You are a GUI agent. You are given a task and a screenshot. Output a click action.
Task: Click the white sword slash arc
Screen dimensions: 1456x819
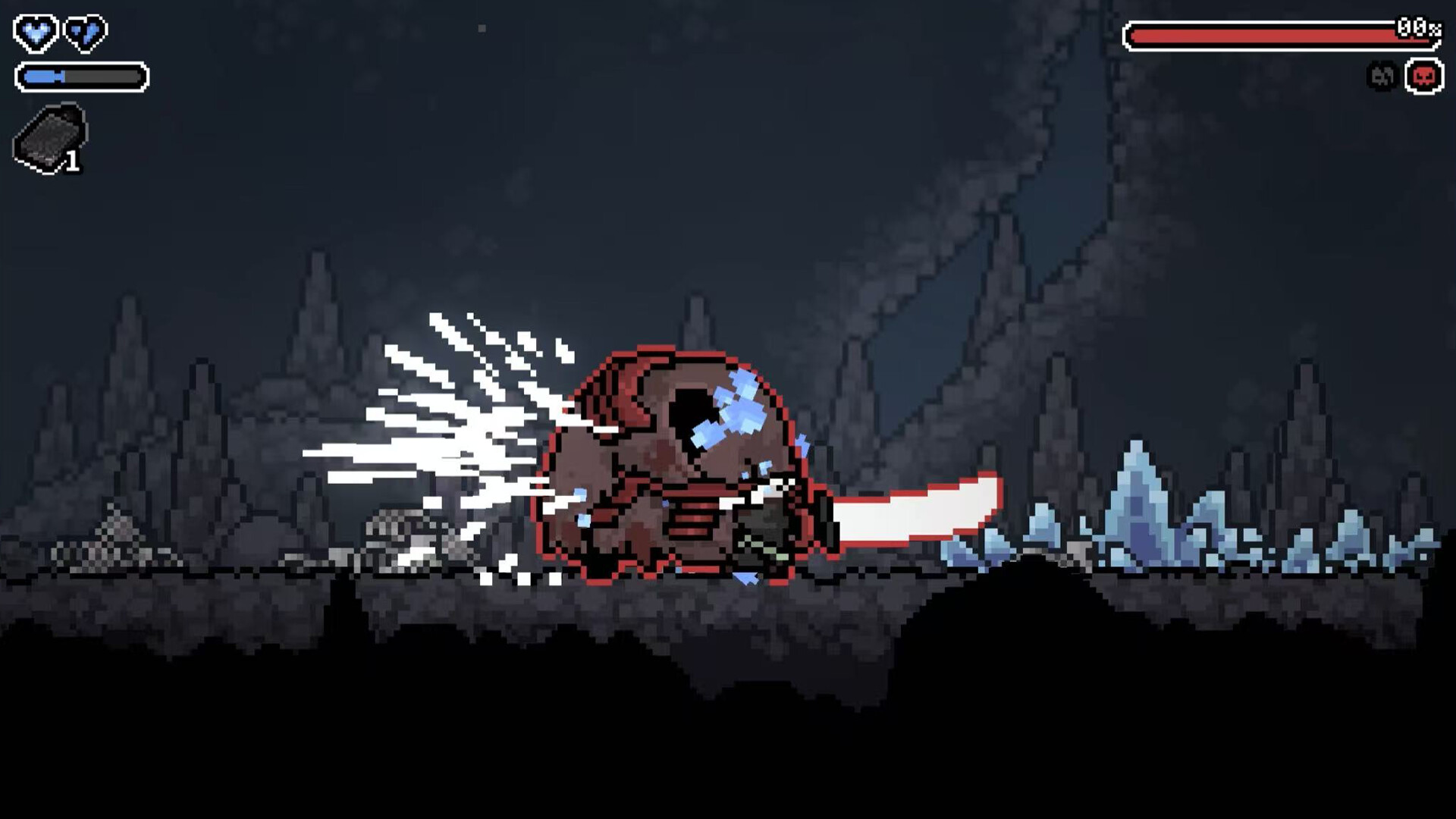click(910, 516)
